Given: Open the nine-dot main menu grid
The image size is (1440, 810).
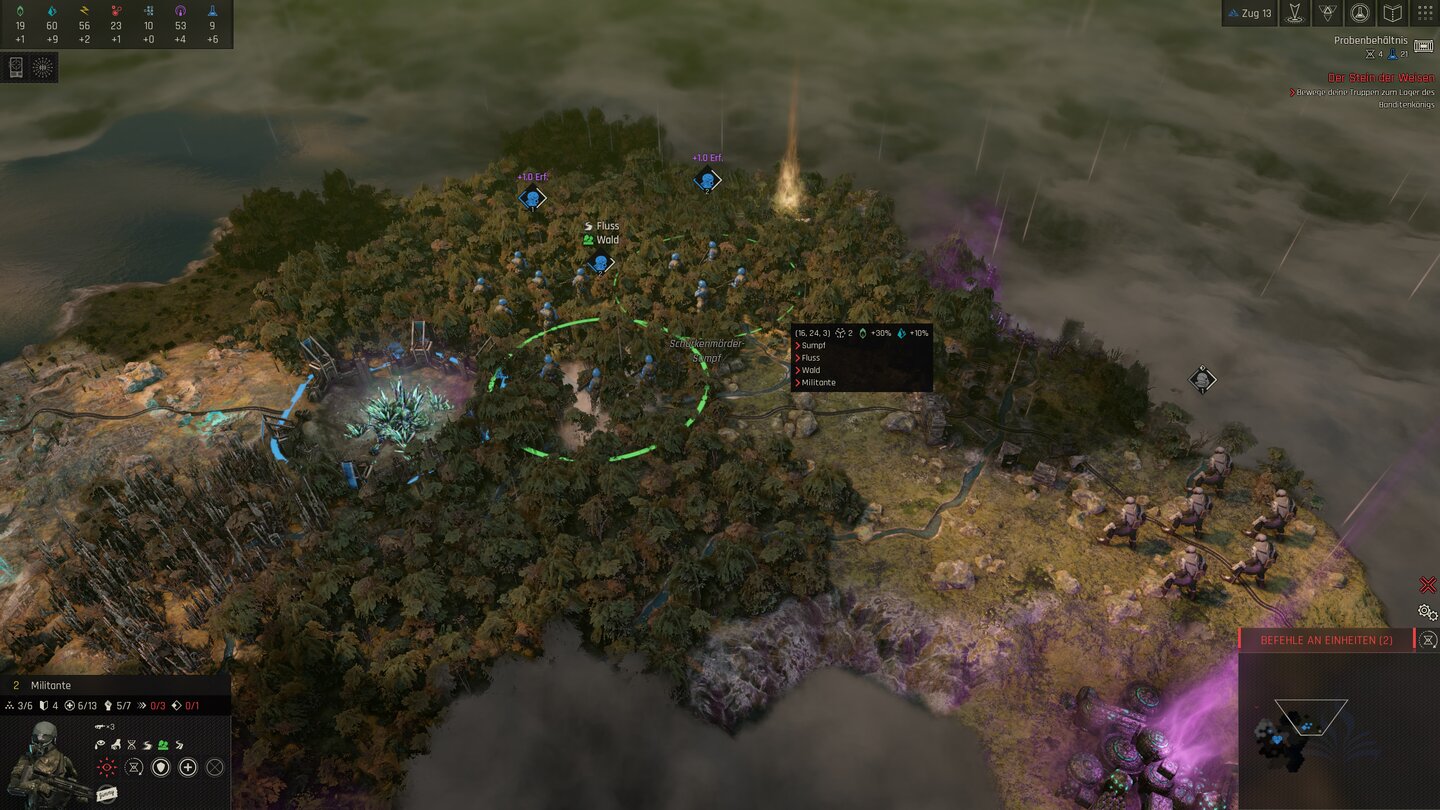Looking at the screenshot, I should tap(1425, 13).
